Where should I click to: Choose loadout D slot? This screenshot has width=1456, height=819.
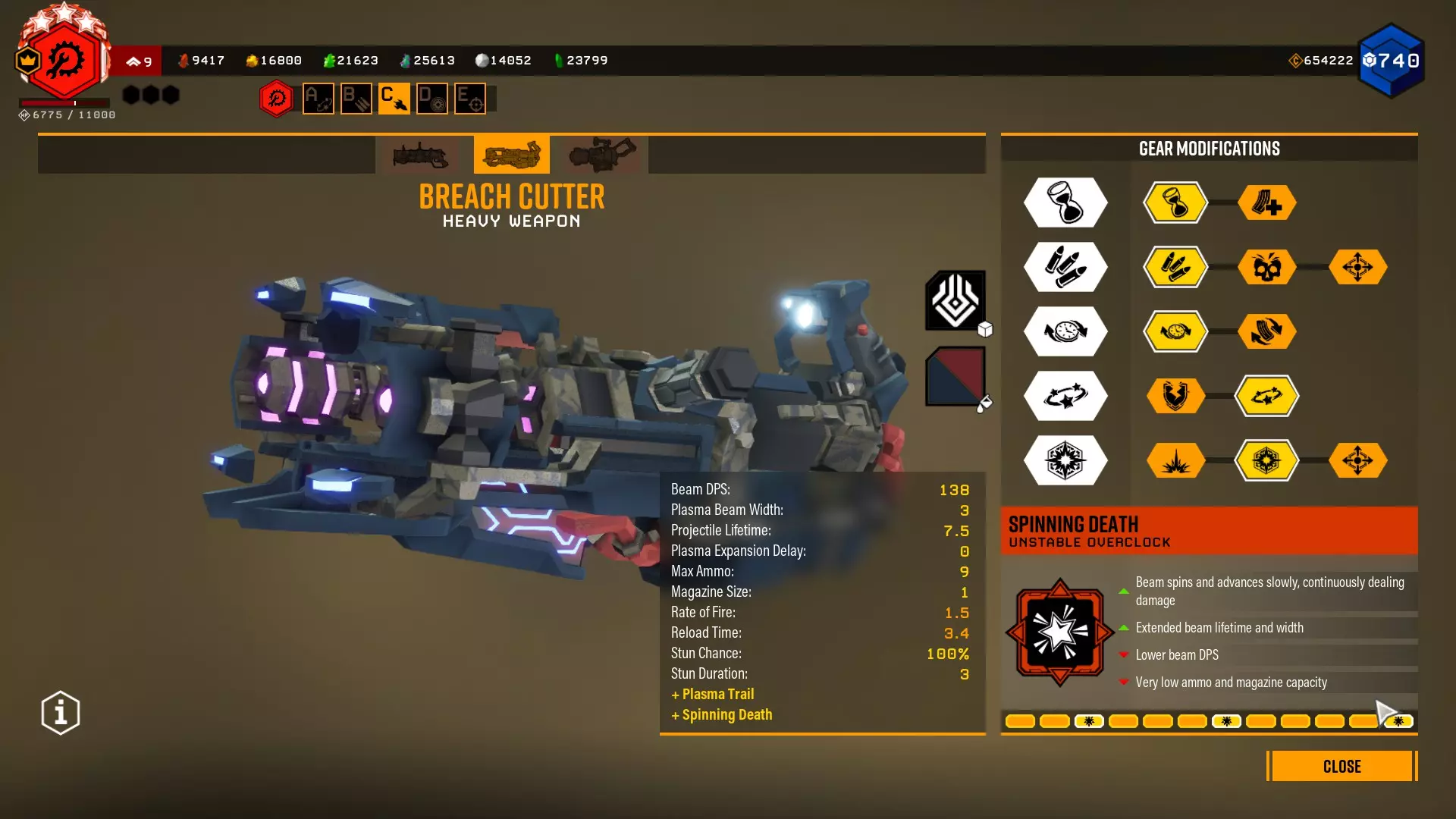point(432,99)
